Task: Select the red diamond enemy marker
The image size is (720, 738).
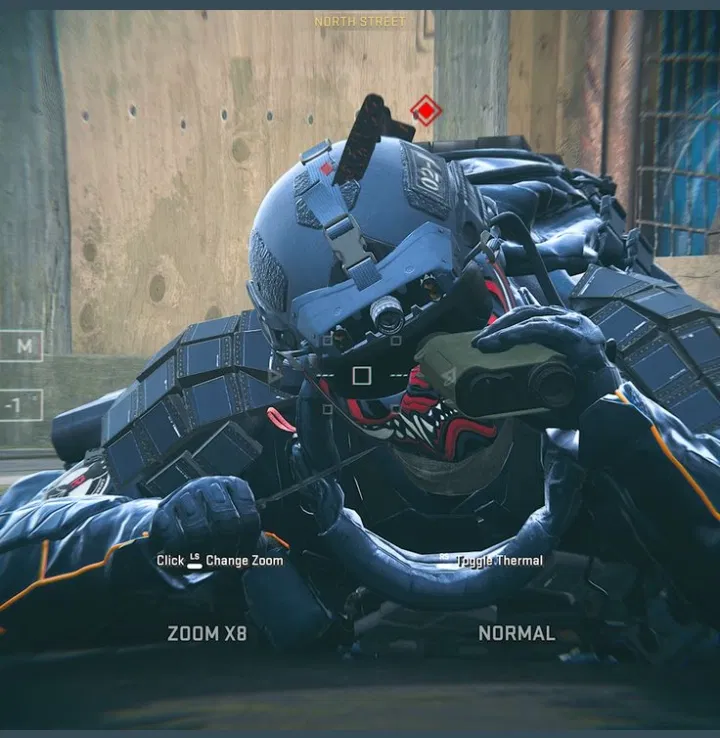Action: [426, 110]
